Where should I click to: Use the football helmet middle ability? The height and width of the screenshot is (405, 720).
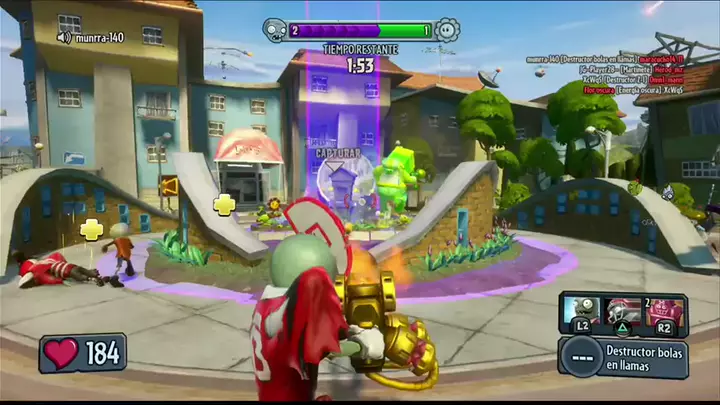tap(623, 311)
